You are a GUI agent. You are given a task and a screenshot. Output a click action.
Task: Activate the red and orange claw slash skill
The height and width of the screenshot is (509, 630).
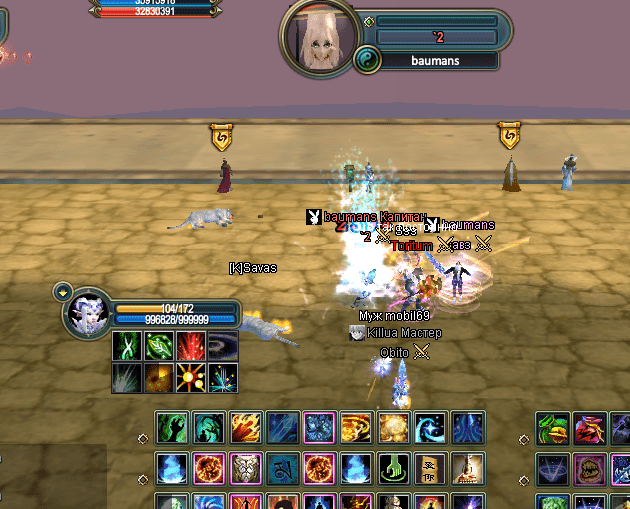tap(246, 427)
